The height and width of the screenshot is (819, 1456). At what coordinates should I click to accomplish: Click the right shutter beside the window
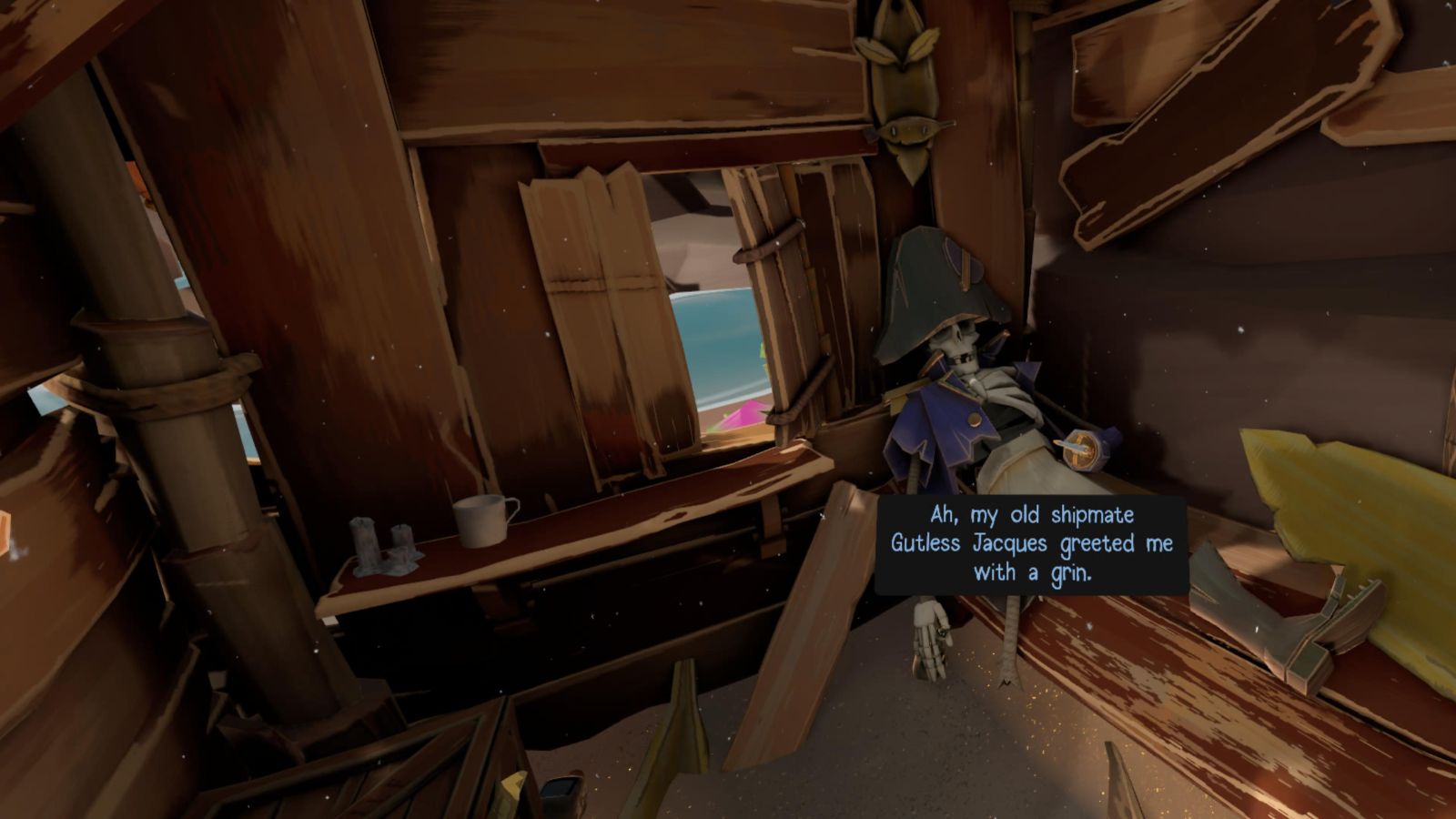(778, 300)
